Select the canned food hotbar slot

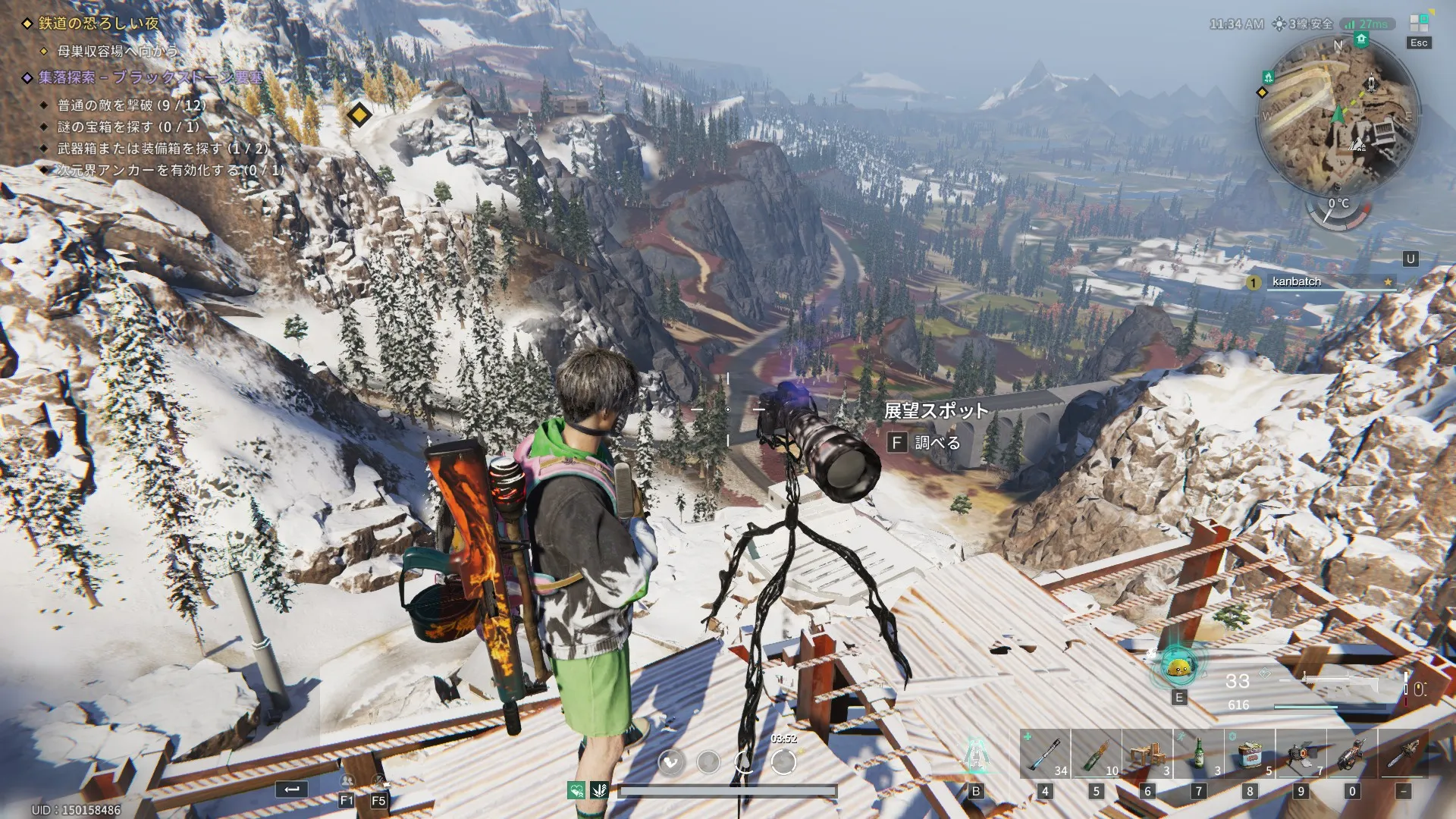1250,754
